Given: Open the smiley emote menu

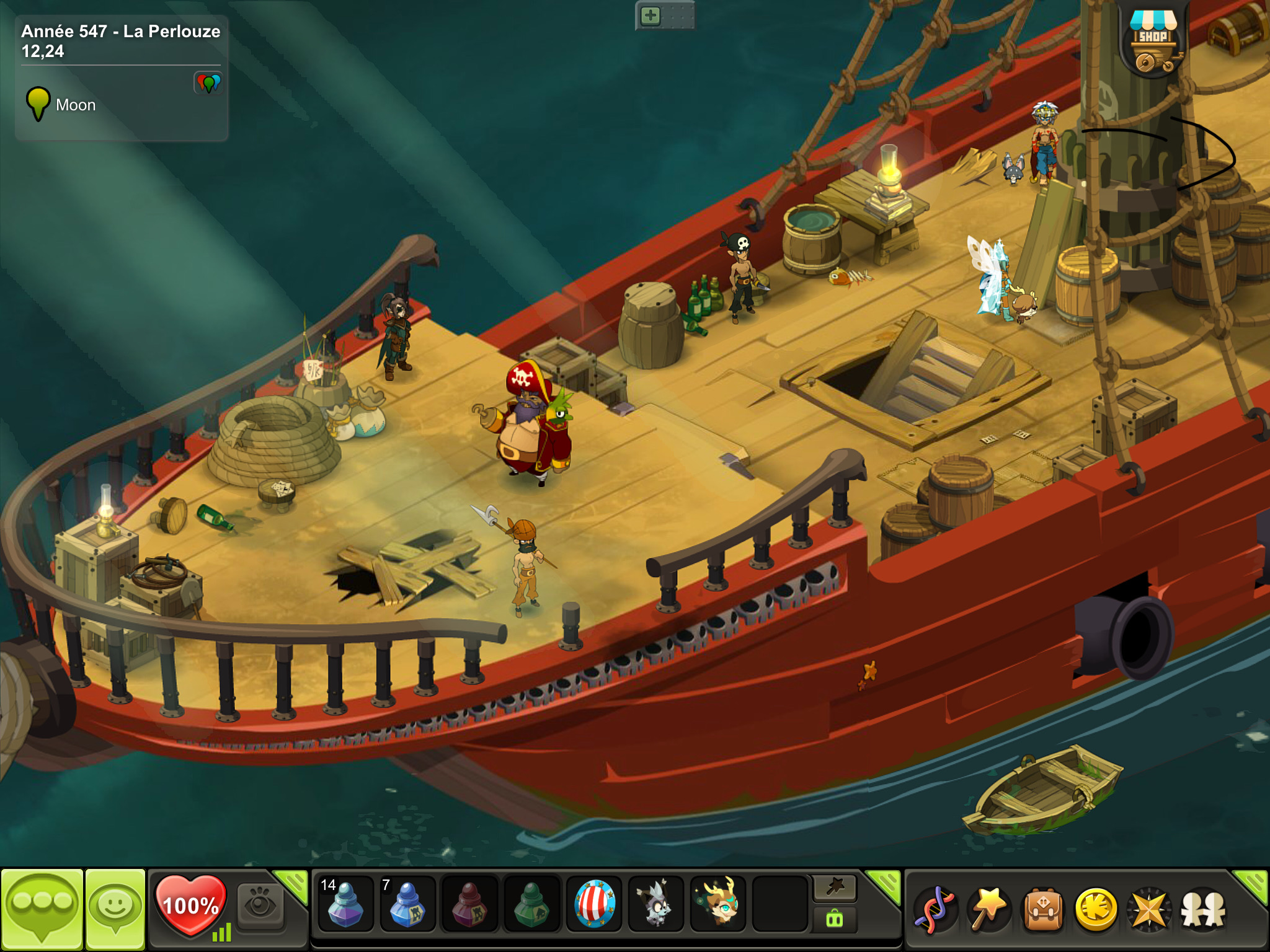Looking at the screenshot, I should point(115,909).
